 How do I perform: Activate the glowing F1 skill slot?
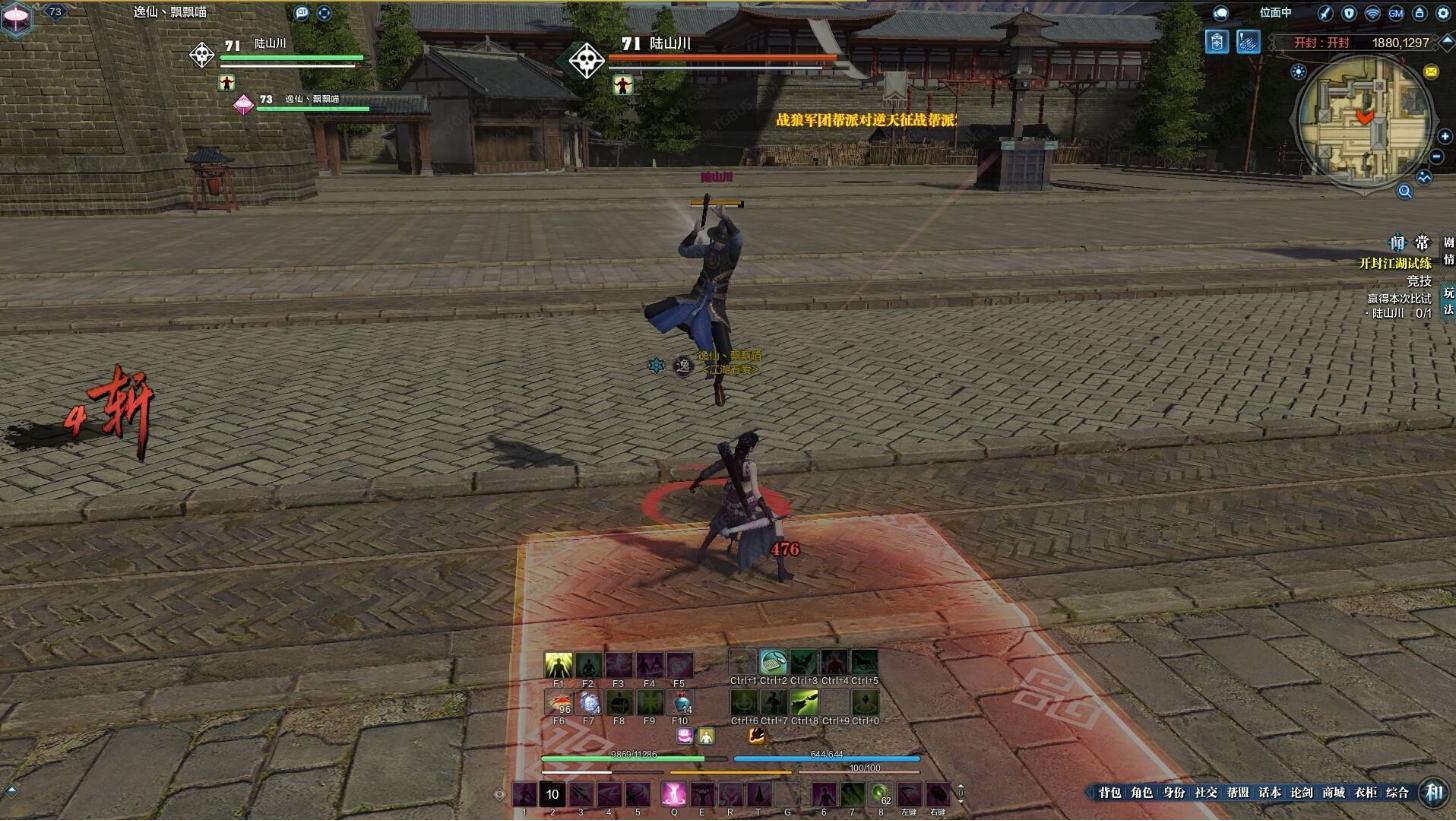[x=558, y=665]
